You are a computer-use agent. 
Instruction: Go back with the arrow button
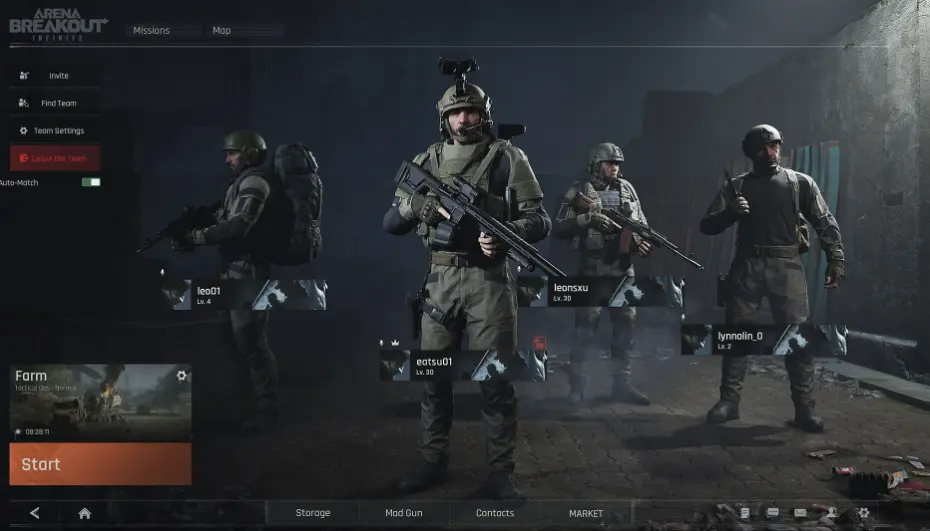point(35,513)
